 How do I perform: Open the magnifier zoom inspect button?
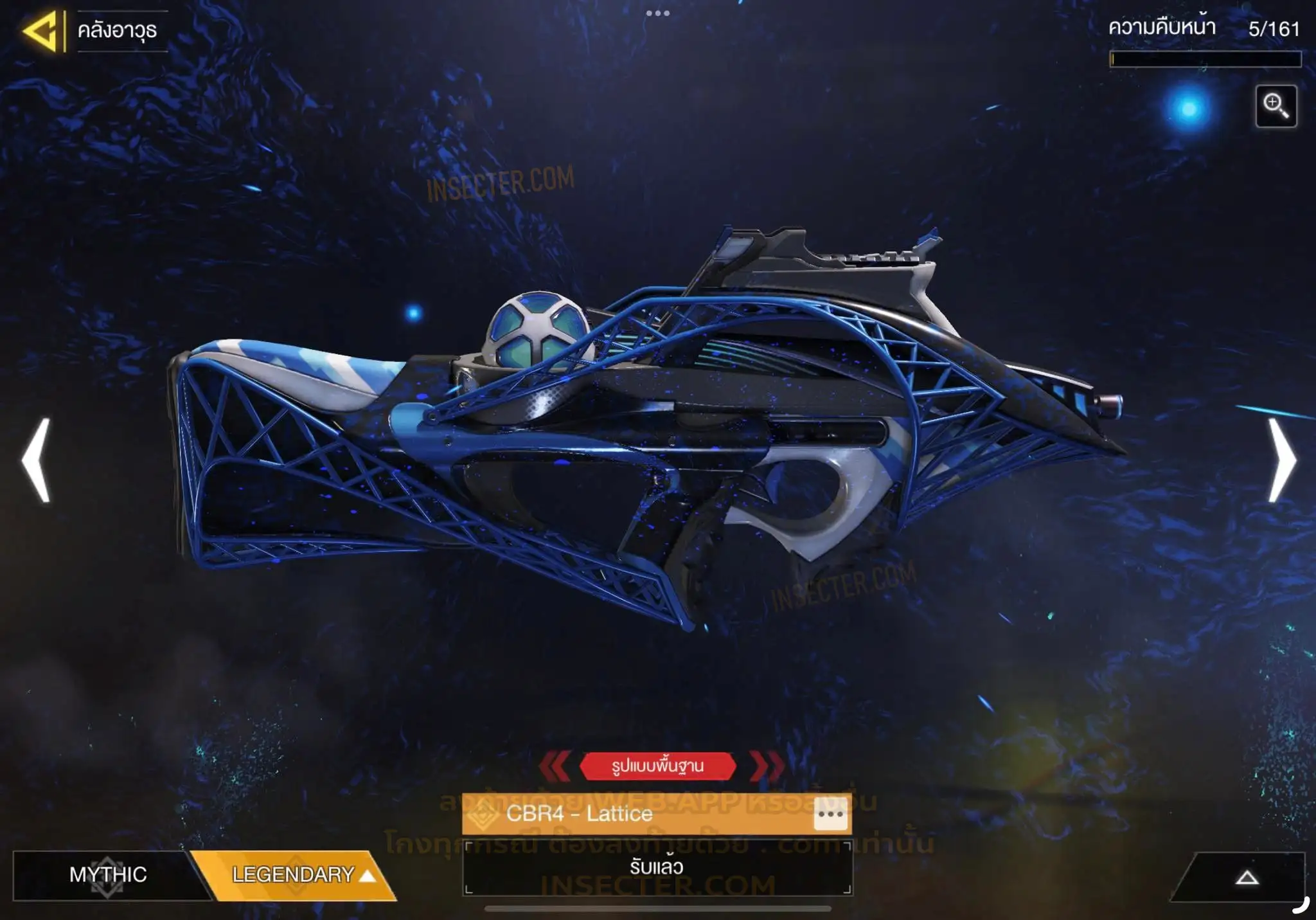point(1276,106)
